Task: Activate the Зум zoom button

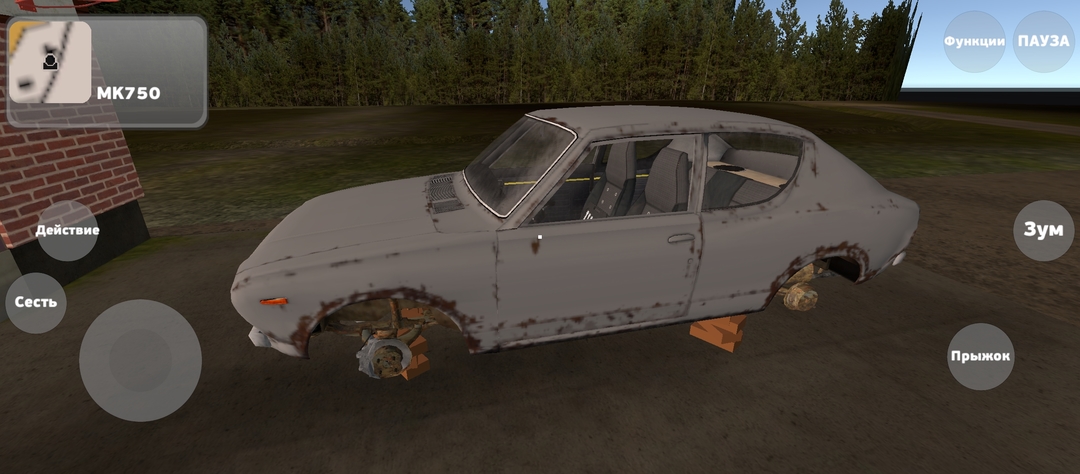Action: [1043, 230]
